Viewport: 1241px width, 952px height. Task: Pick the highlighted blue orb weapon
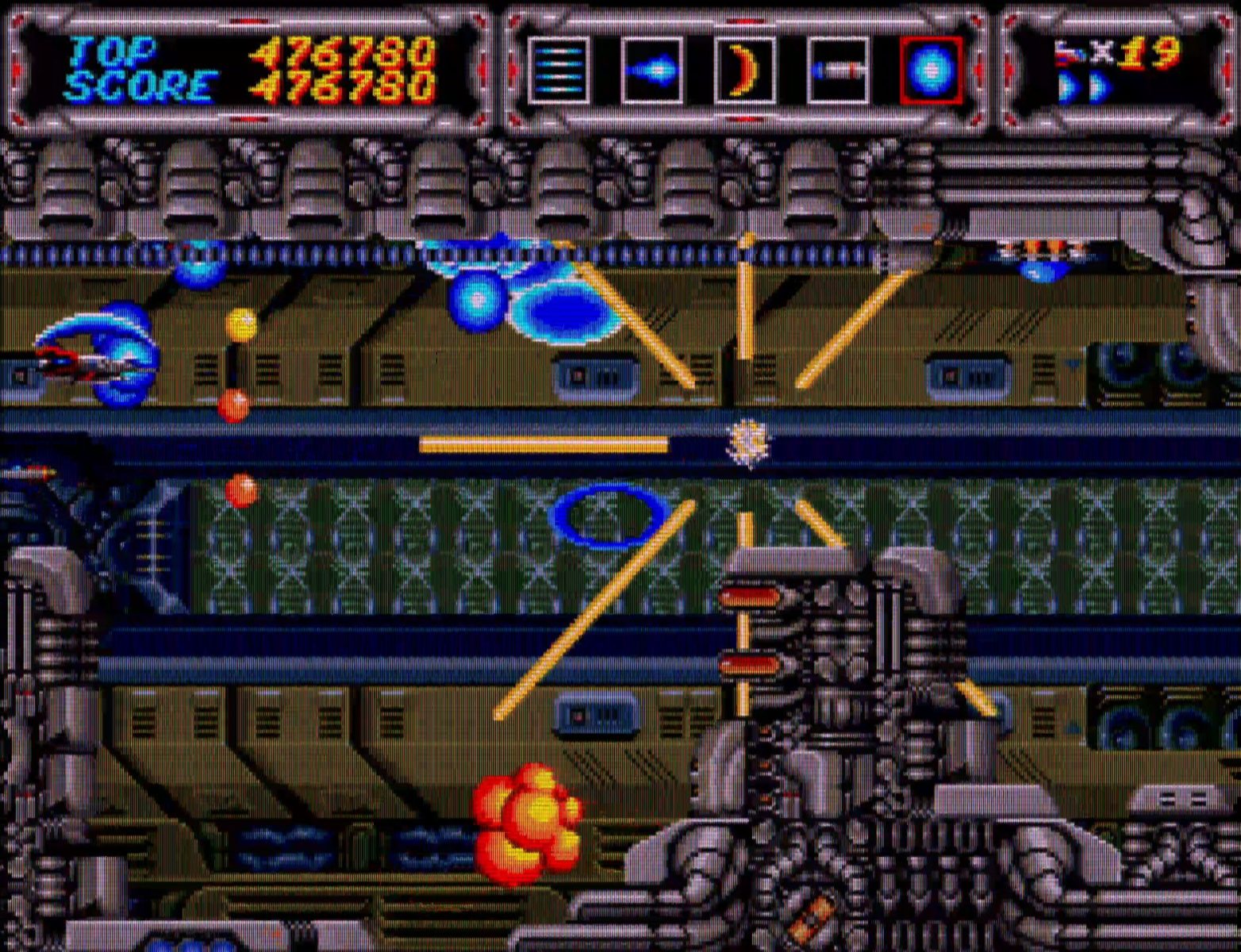[931, 70]
